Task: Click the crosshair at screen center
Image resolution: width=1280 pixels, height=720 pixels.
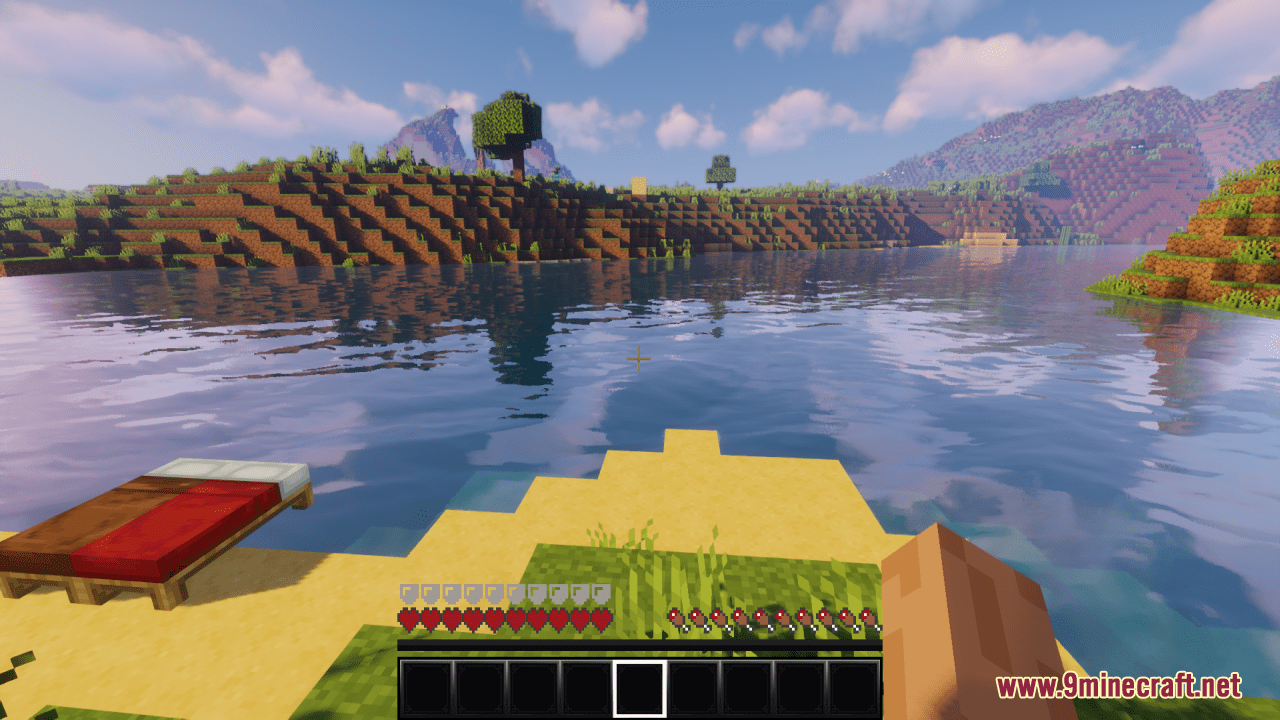Action: 639,358
